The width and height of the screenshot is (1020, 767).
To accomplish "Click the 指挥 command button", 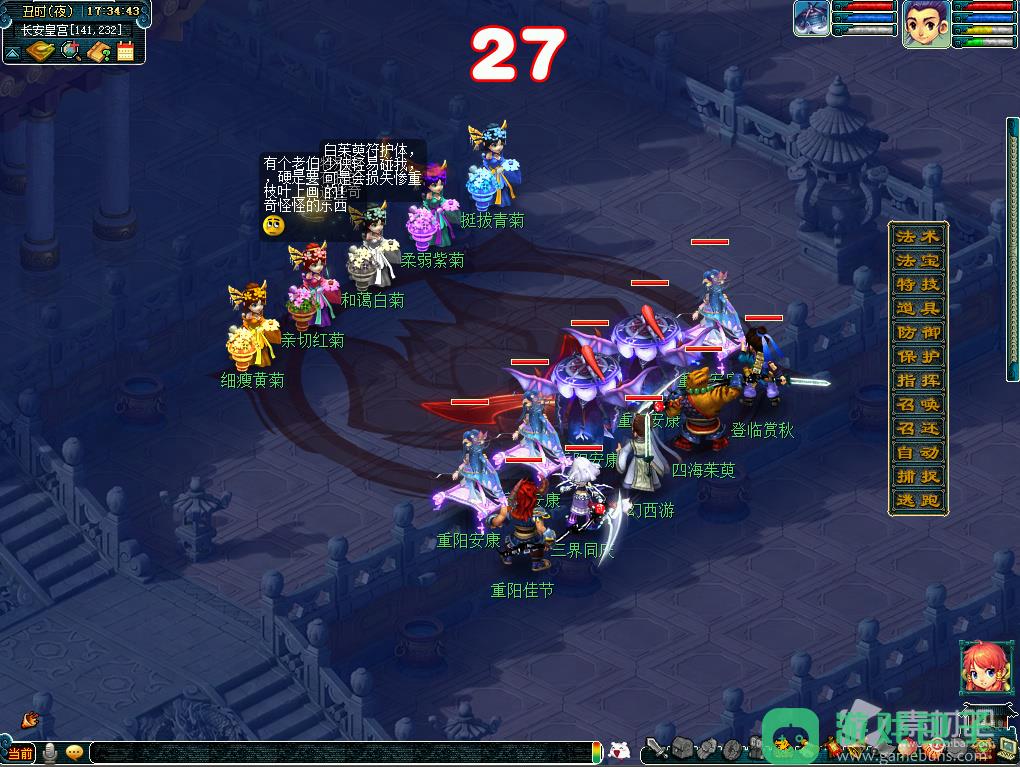I will coord(918,381).
